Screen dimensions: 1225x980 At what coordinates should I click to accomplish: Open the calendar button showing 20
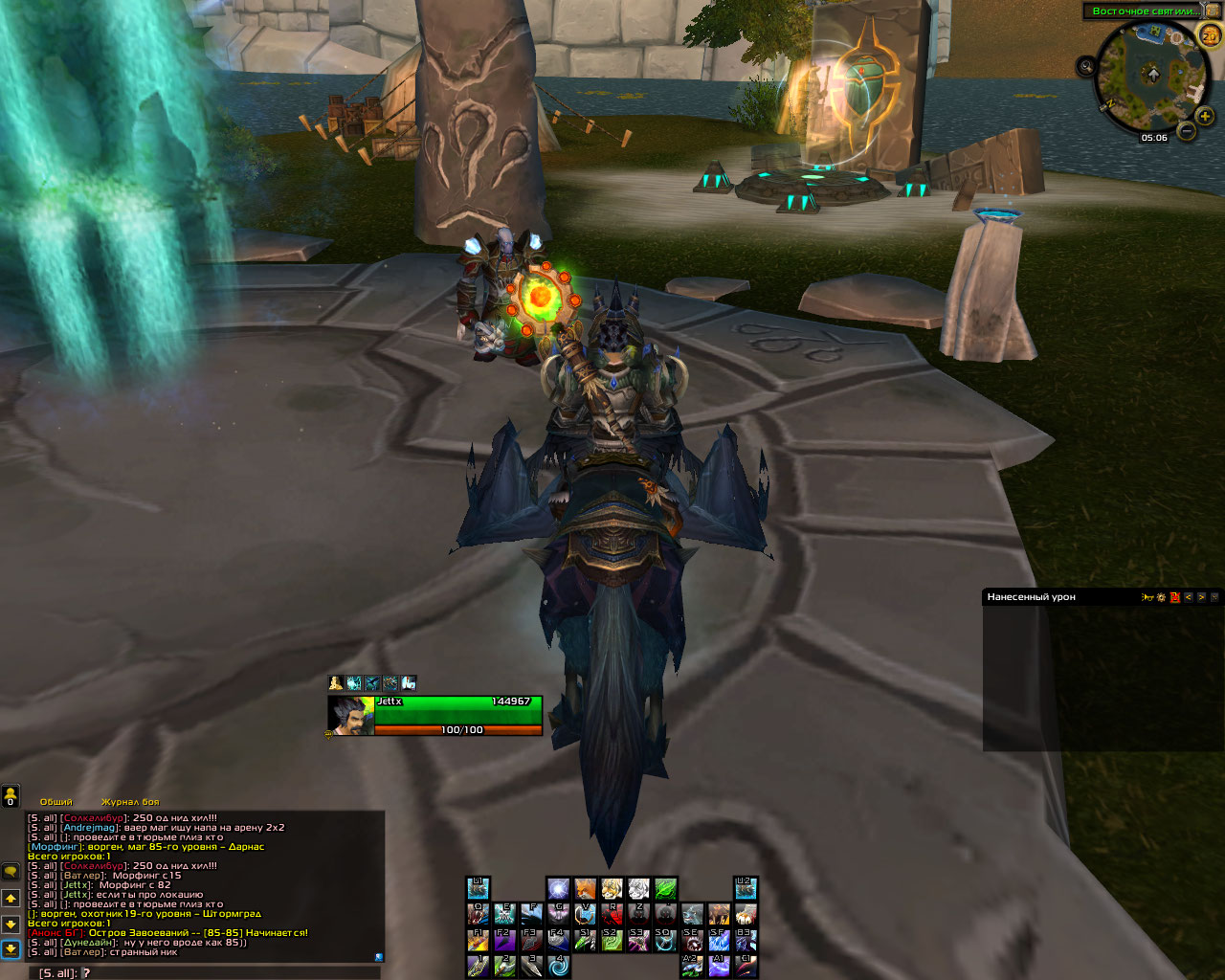pyautogui.click(x=1210, y=35)
